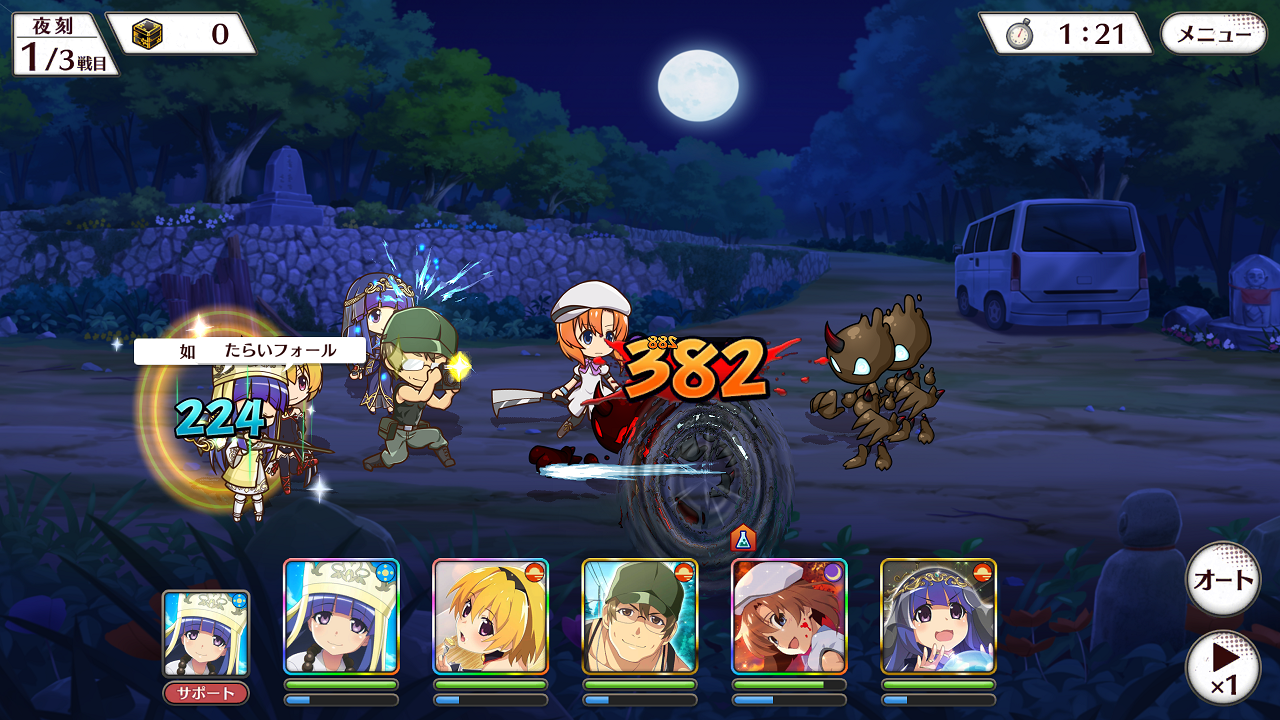Activate the blonde girl with headband card
This screenshot has height=720, width=1280.
pyautogui.click(x=490, y=616)
